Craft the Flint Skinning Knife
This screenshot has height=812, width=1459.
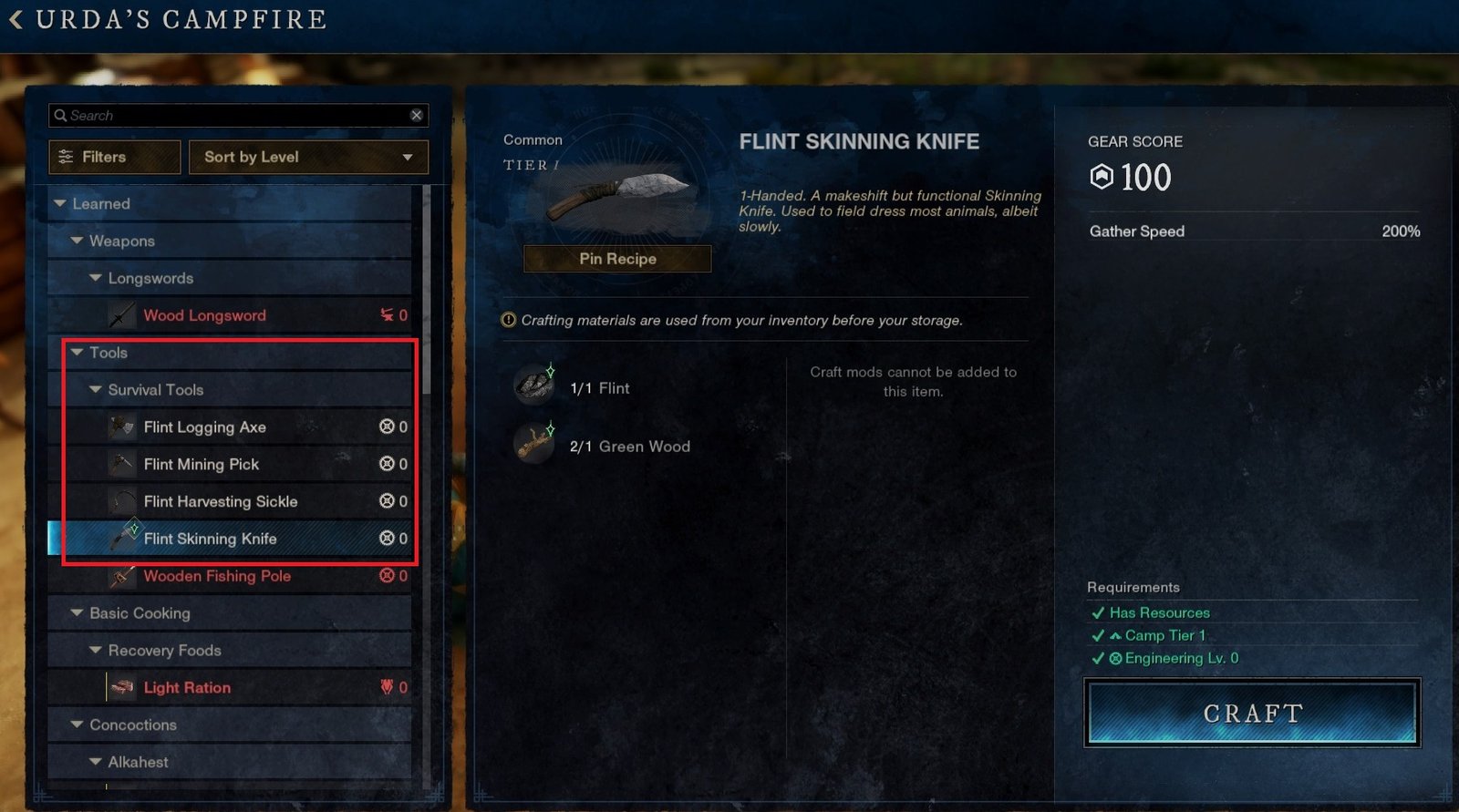pyautogui.click(x=1252, y=714)
